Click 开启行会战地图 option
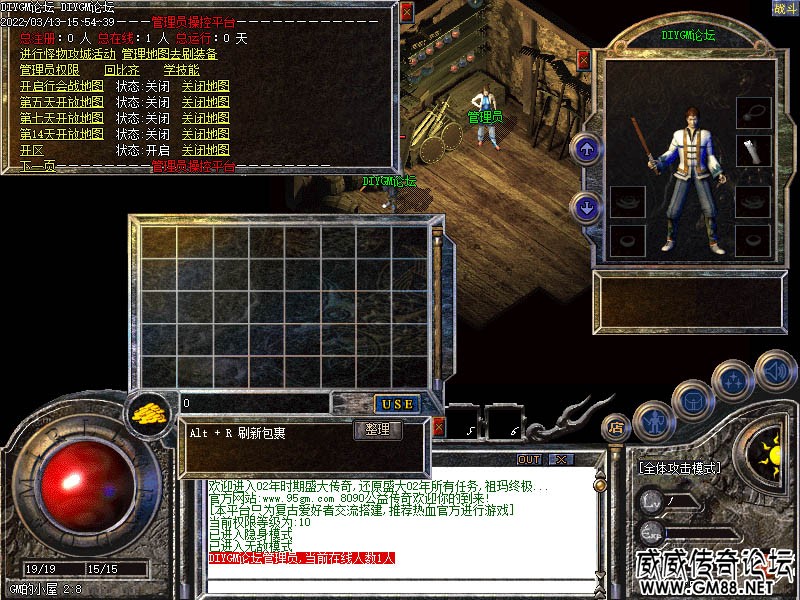800x600 pixels. [x=61, y=87]
